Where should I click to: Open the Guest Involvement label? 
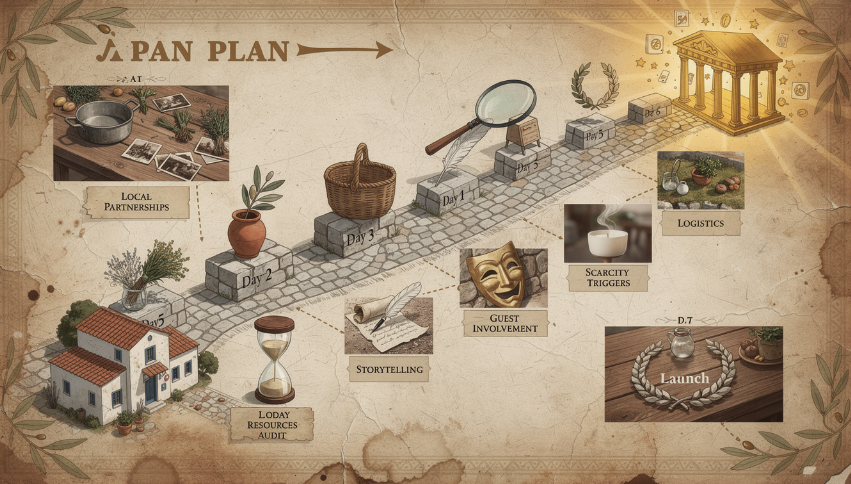pyautogui.click(x=504, y=322)
